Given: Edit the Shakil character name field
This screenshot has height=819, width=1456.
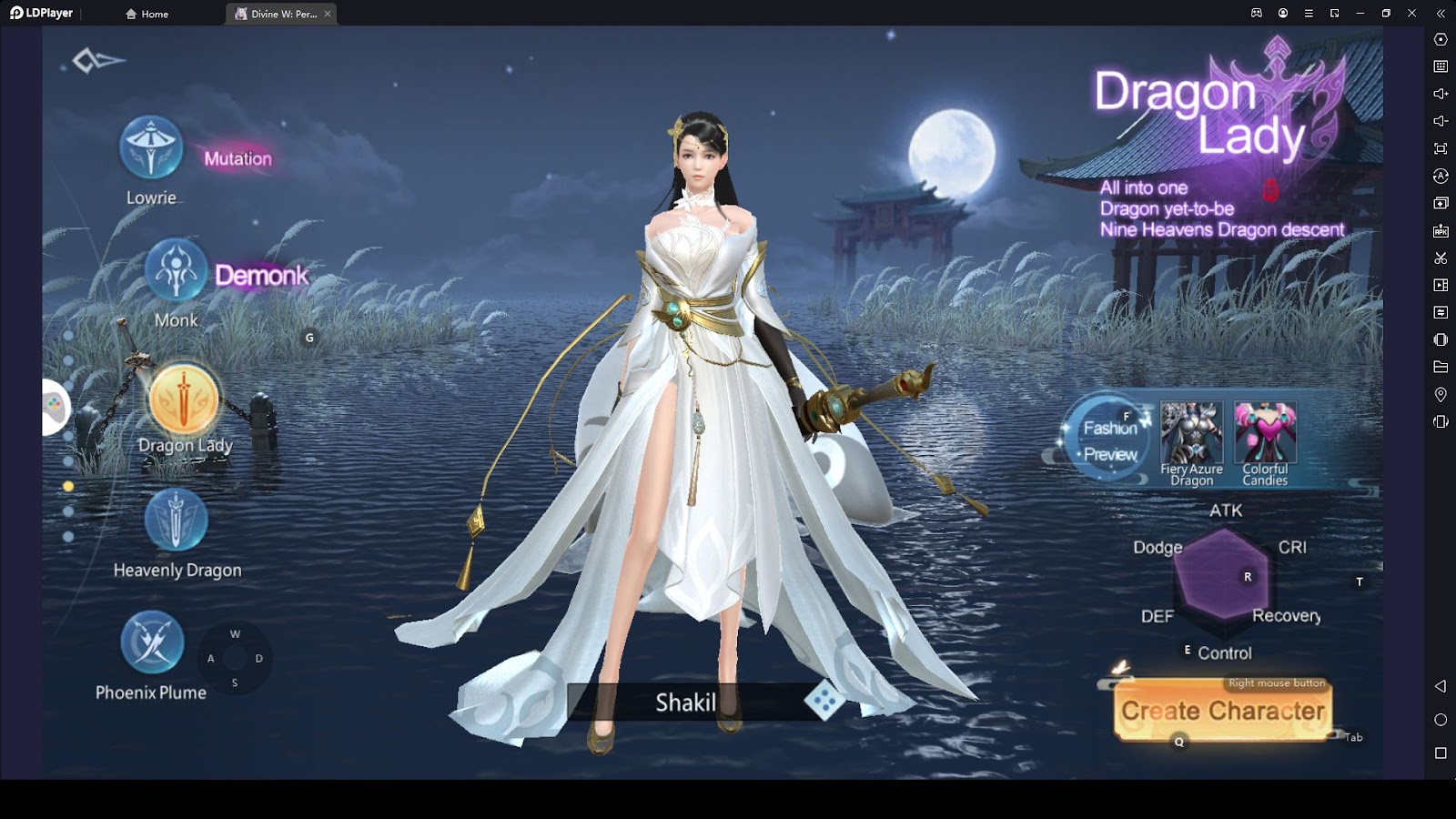Looking at the screenshot, I should (685, 703).
